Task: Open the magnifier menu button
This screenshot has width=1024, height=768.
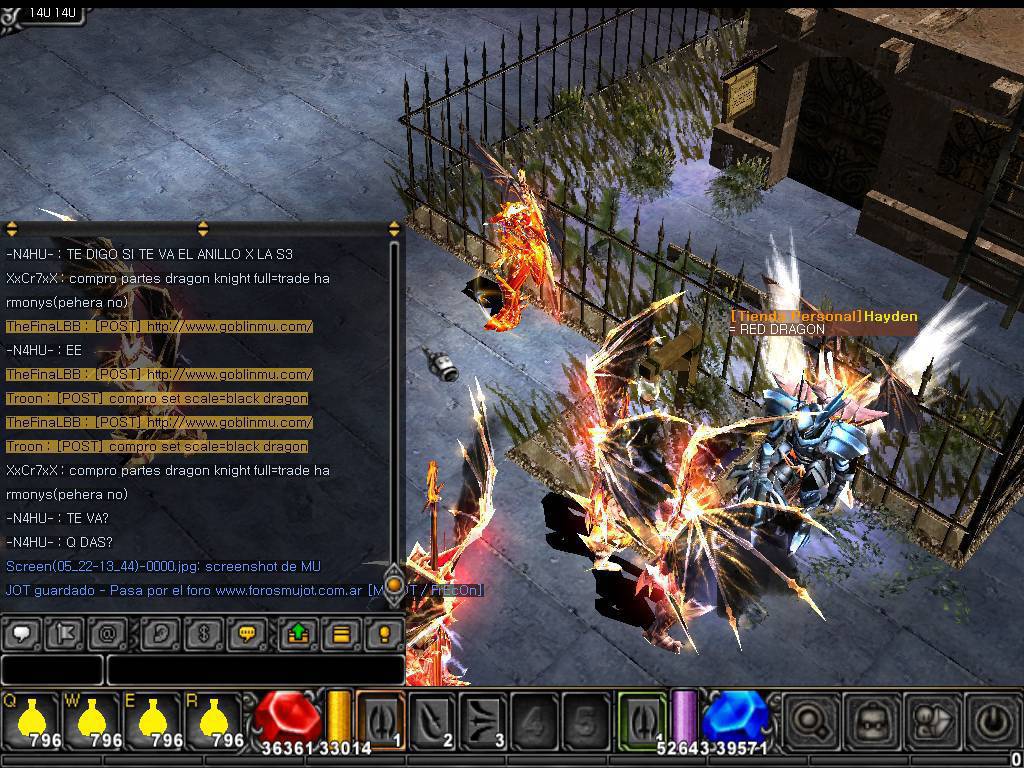Action: pyautogui.click(x=812, y=720)
